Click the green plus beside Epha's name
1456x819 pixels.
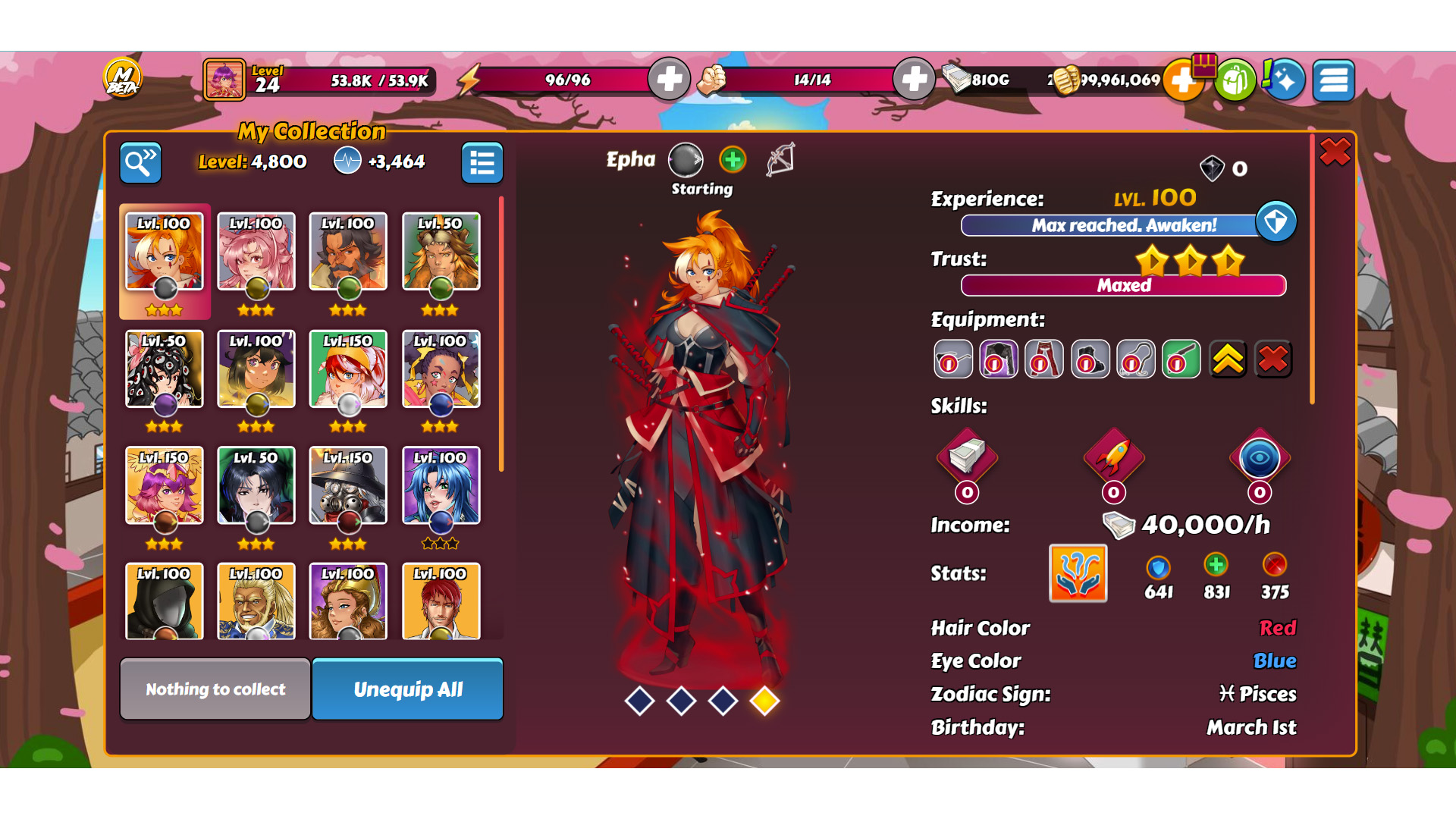(733, 160)
